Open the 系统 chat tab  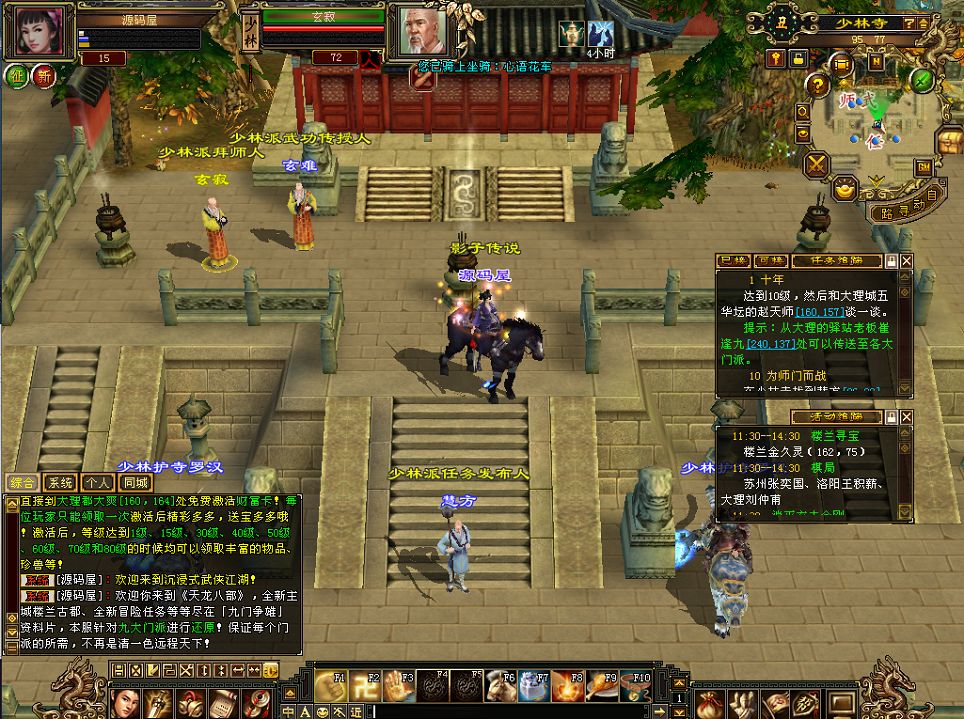pos(60,482)
